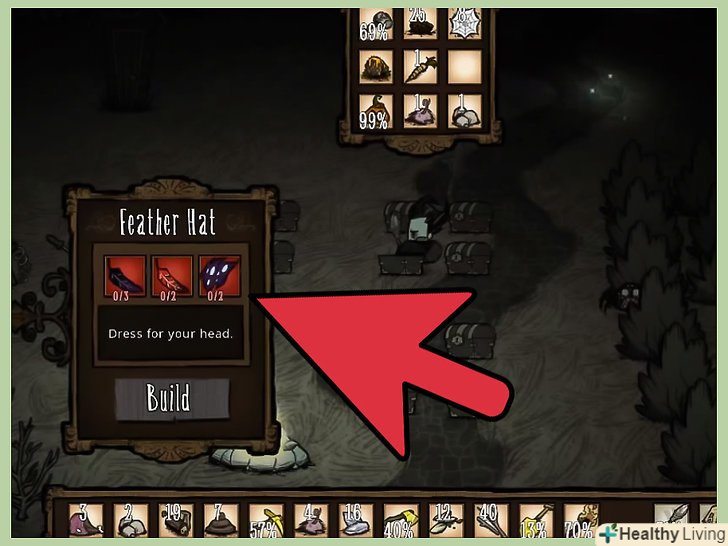Choose the pumpkin slot showing 99%
This screenshot has width=728, height=546.
(x=377, y=113)
